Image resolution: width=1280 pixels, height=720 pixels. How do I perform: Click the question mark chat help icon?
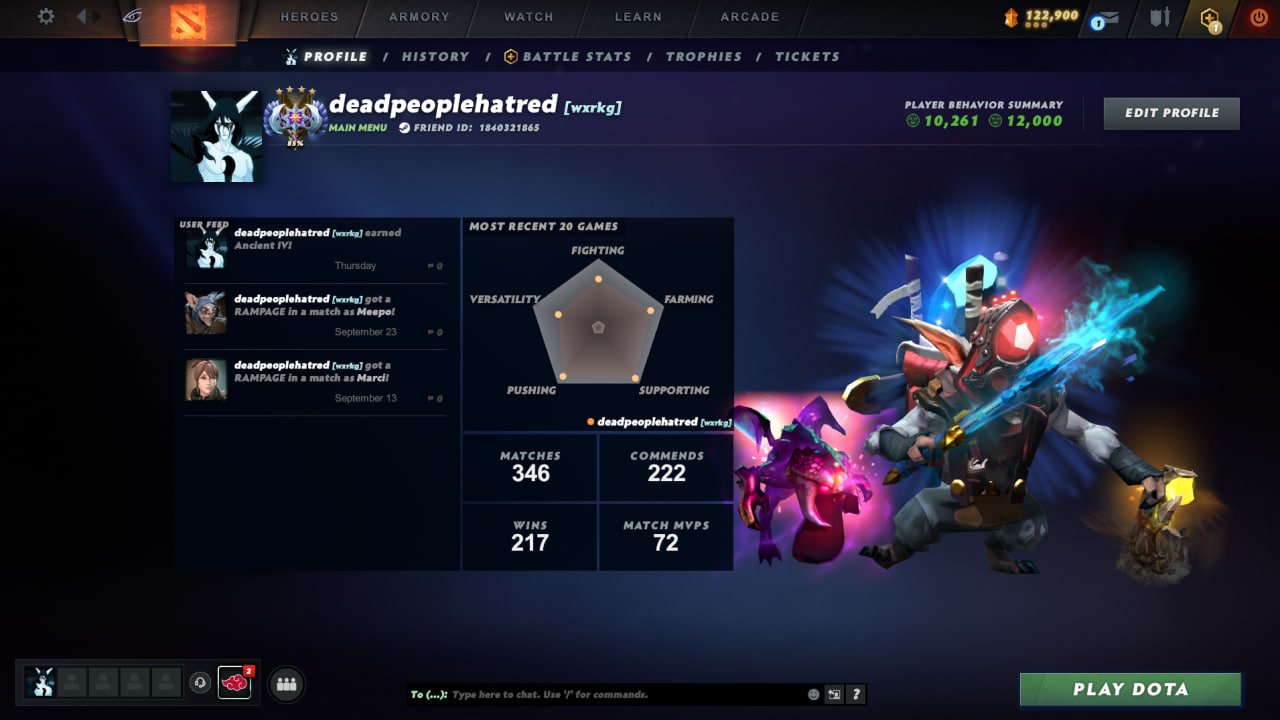coord(857,694)
